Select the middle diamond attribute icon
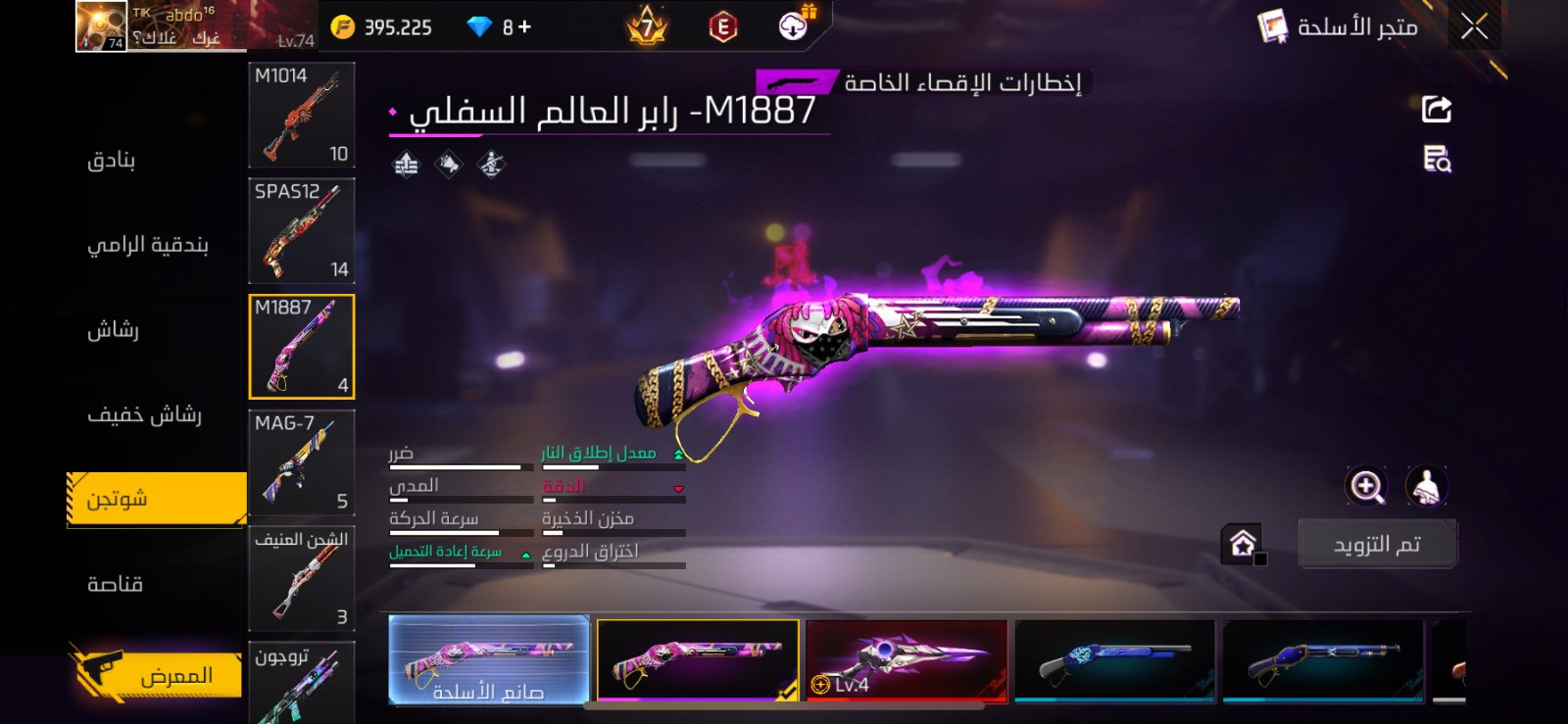 point(448,164)
